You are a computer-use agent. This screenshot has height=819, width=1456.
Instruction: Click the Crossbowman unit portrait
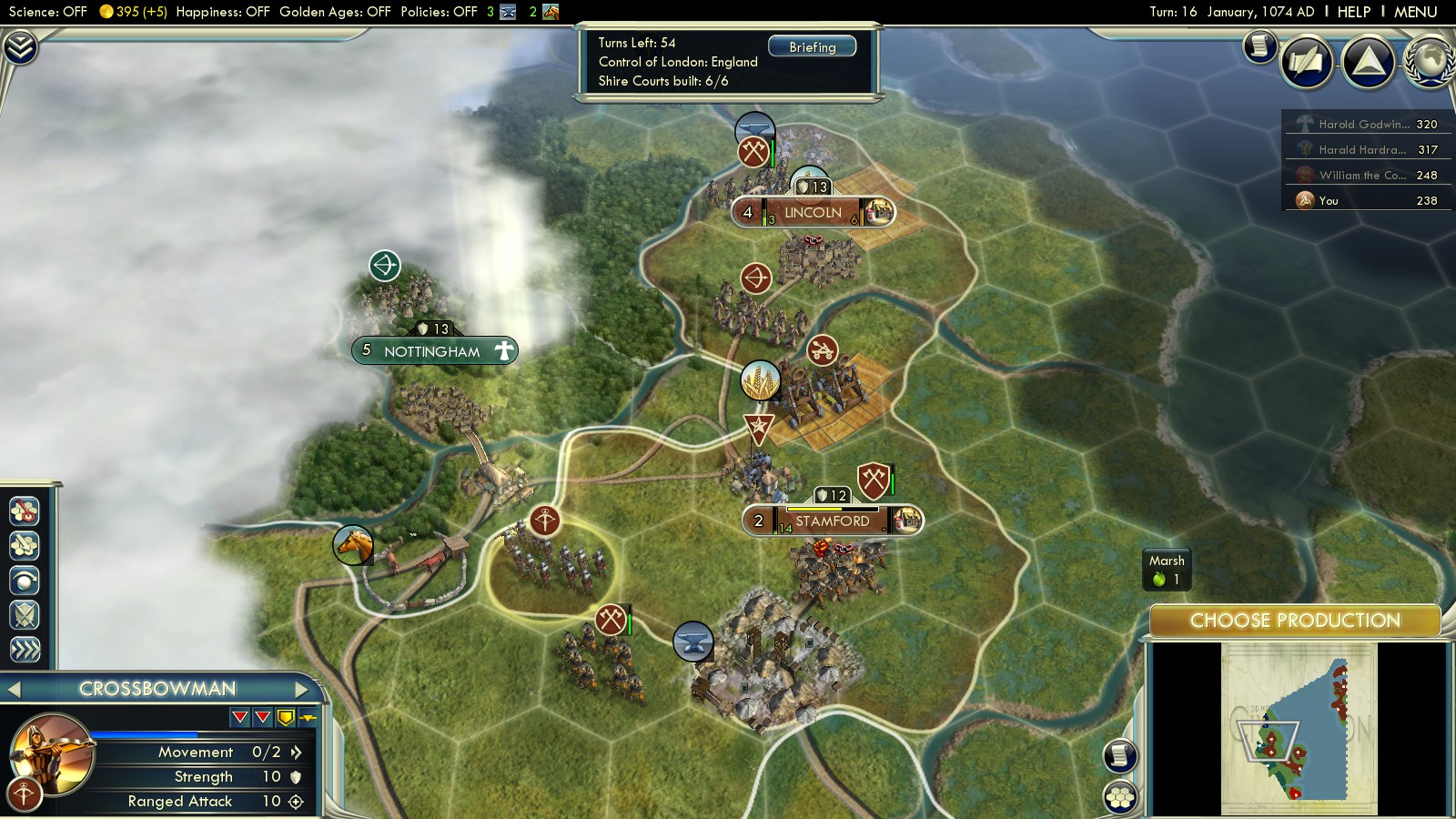click(51, 752)
